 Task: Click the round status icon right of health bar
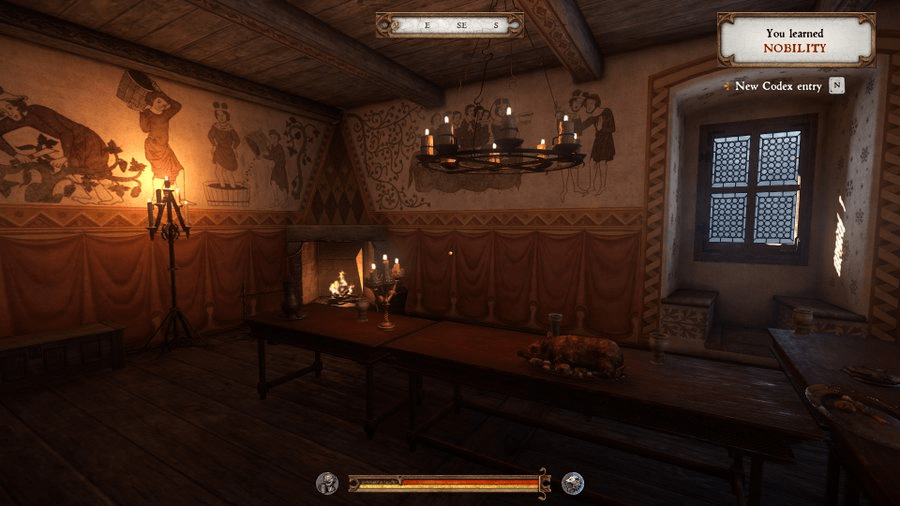tap(573, 483)
